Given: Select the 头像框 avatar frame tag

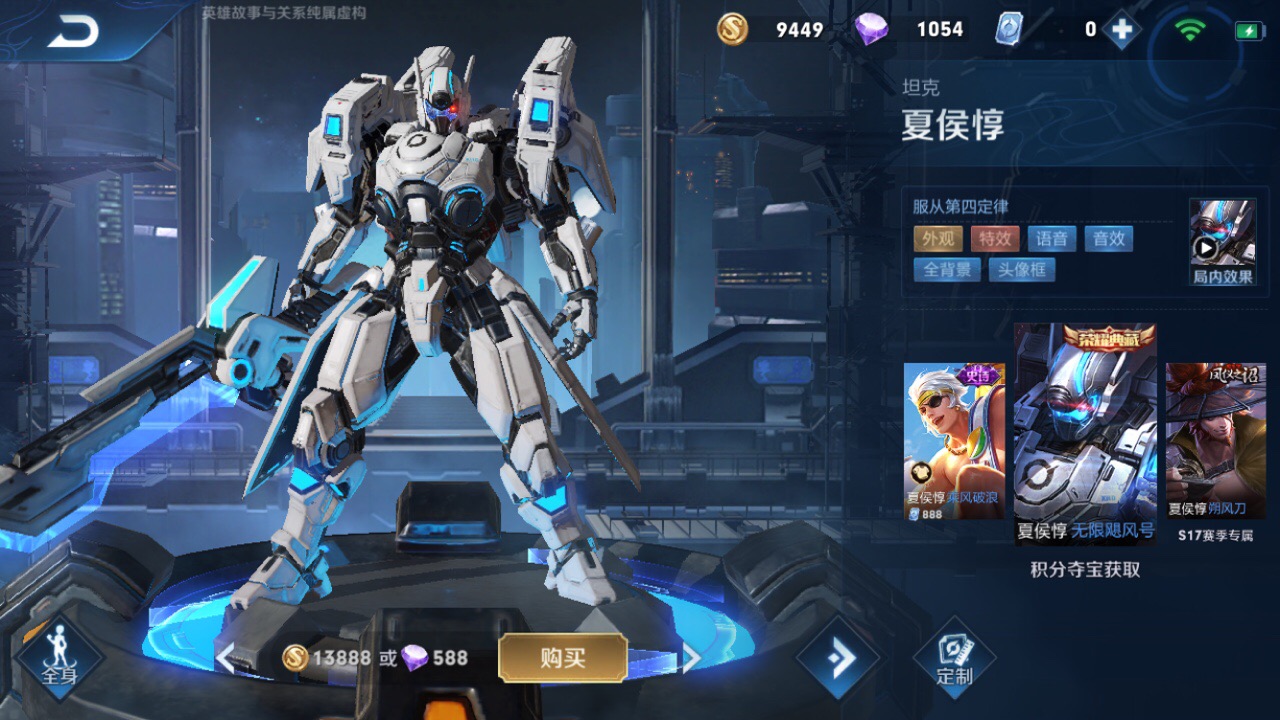Looking at the screenshot, I should click(x=1022, y=269).
